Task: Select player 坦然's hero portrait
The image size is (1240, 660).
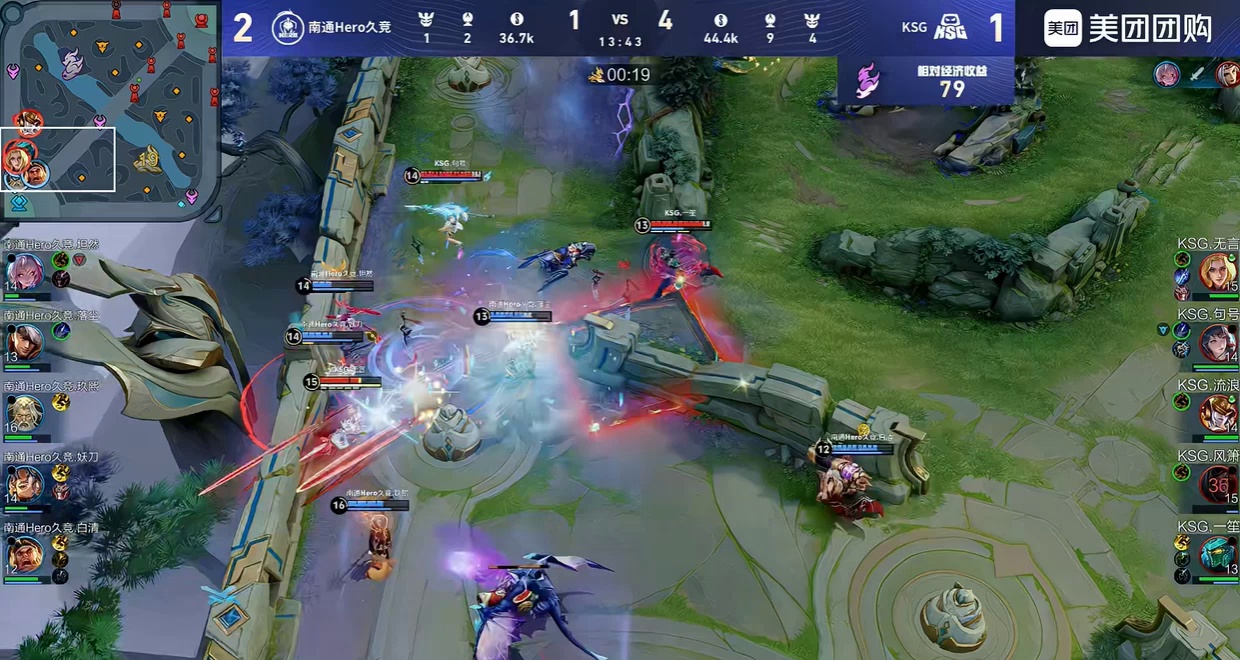Action: pyautogui.click(x=24, y=271)
